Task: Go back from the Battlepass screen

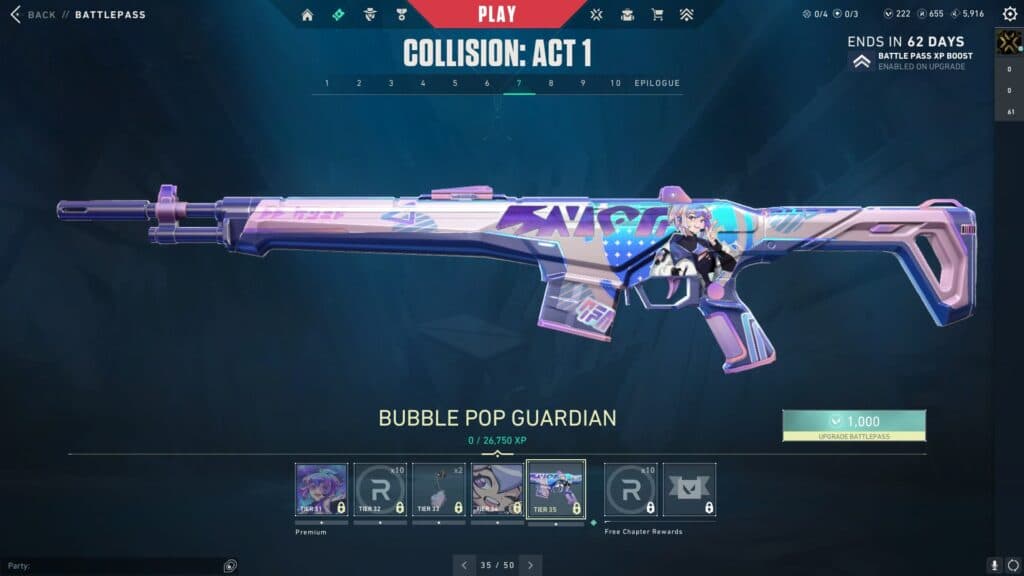Action: (x=32, y=15)
